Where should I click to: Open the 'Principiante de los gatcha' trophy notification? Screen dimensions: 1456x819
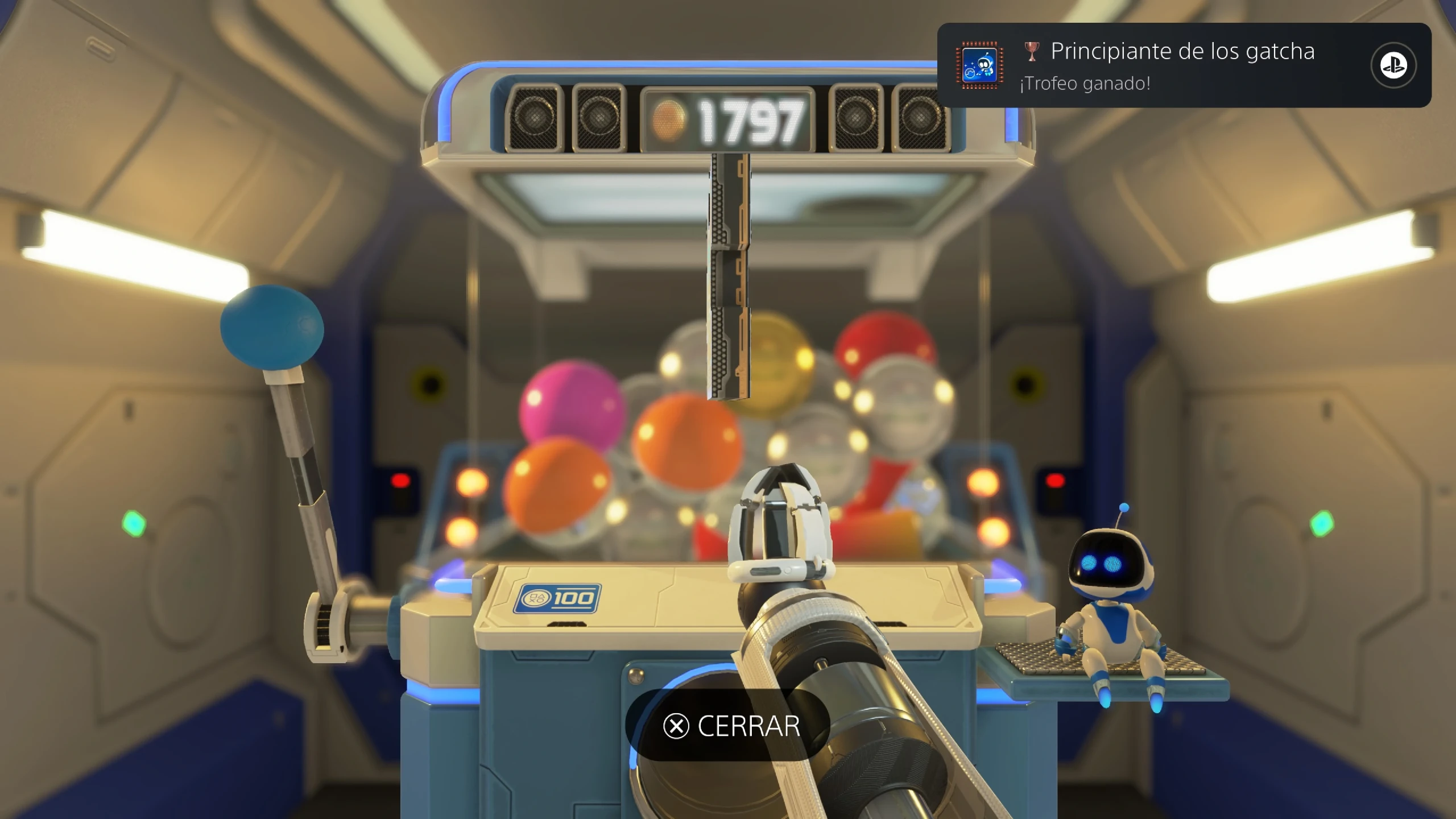pos(1166,65)
